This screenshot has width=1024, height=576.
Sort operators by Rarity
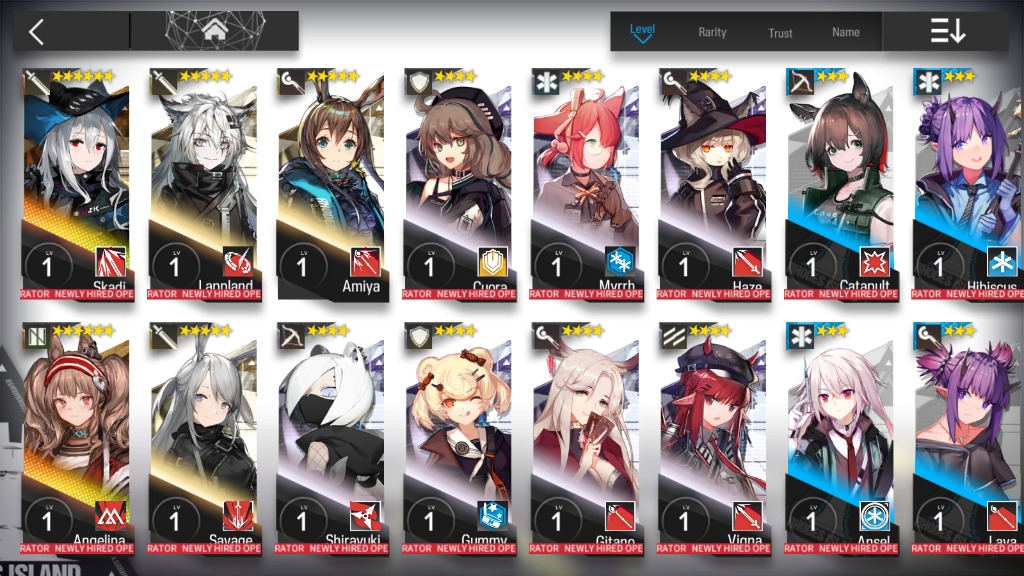pyautogui.click(x=712, y=32)
